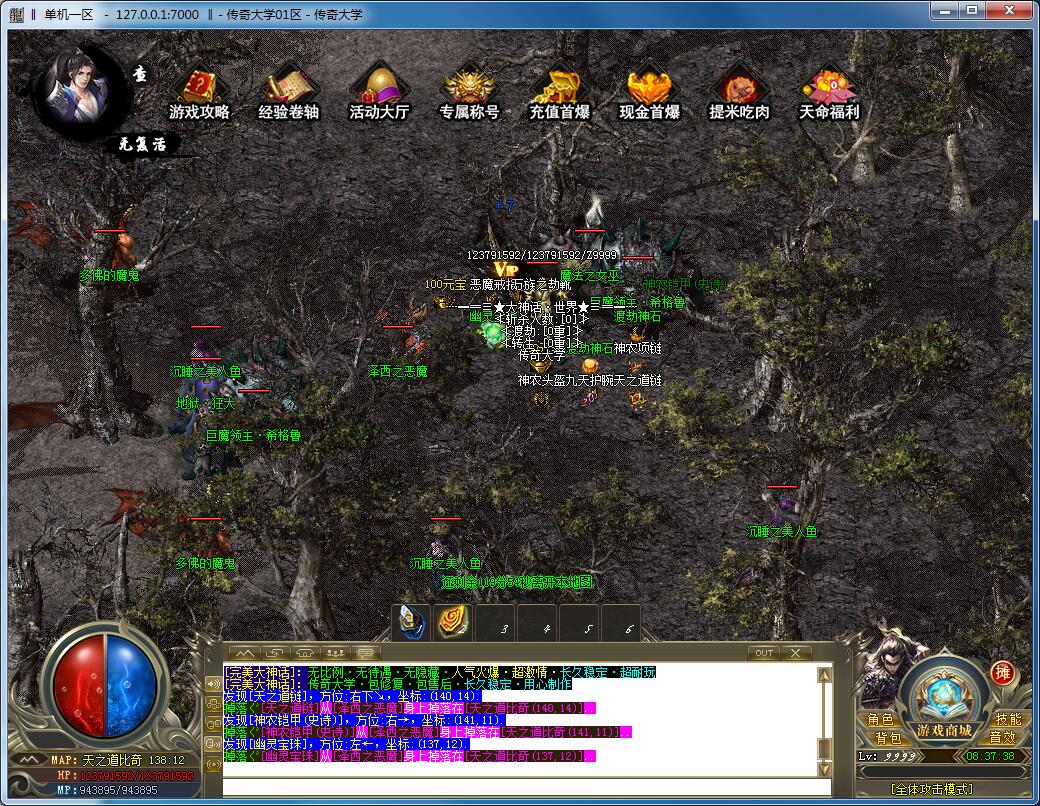
Task: Open the 角色 character panel
Action: point(881,720)
